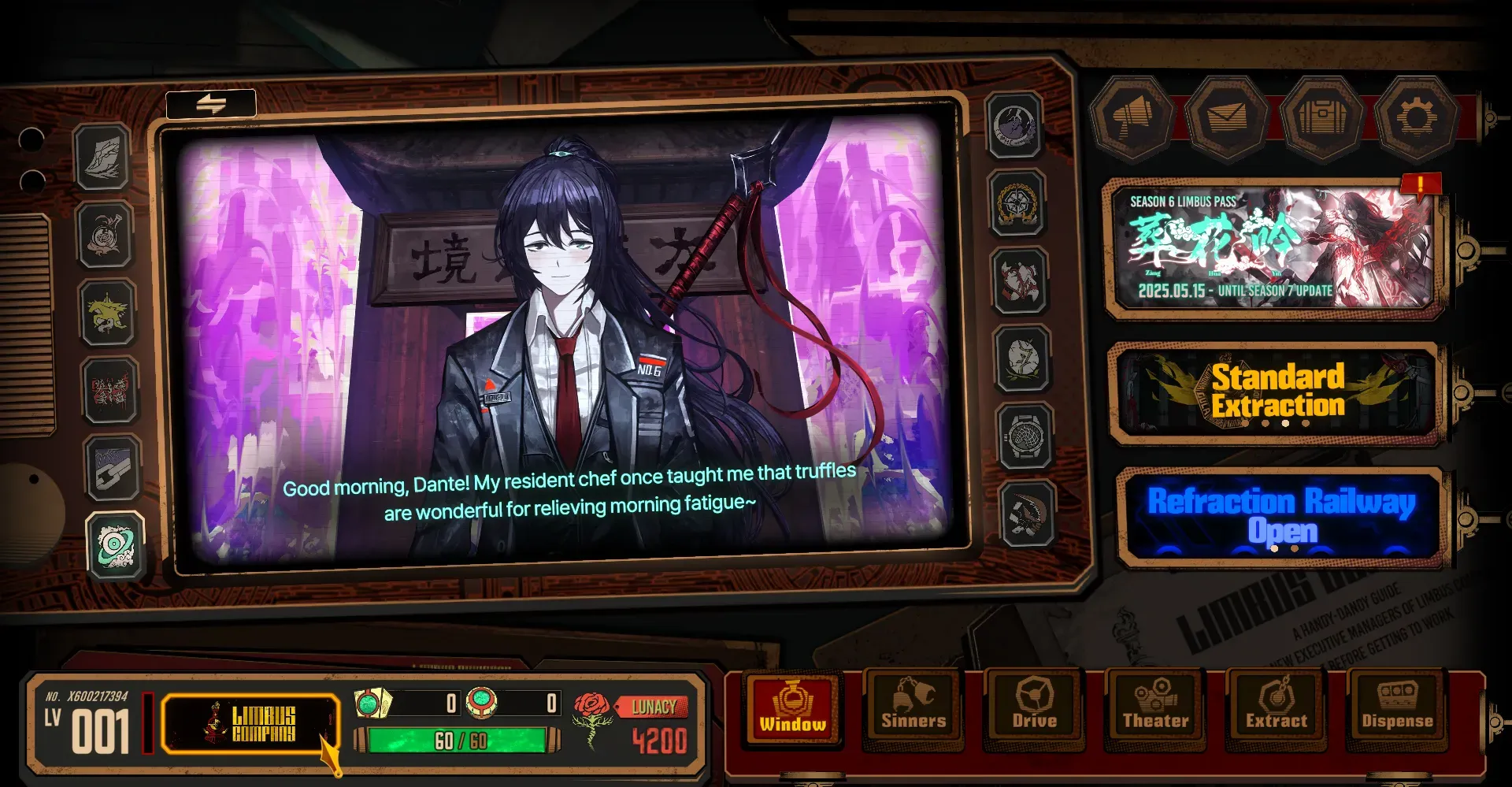Viewport: 1512px width, 787px height.
Task: Open the treasure chest icon
Action: click(1322, 118)
